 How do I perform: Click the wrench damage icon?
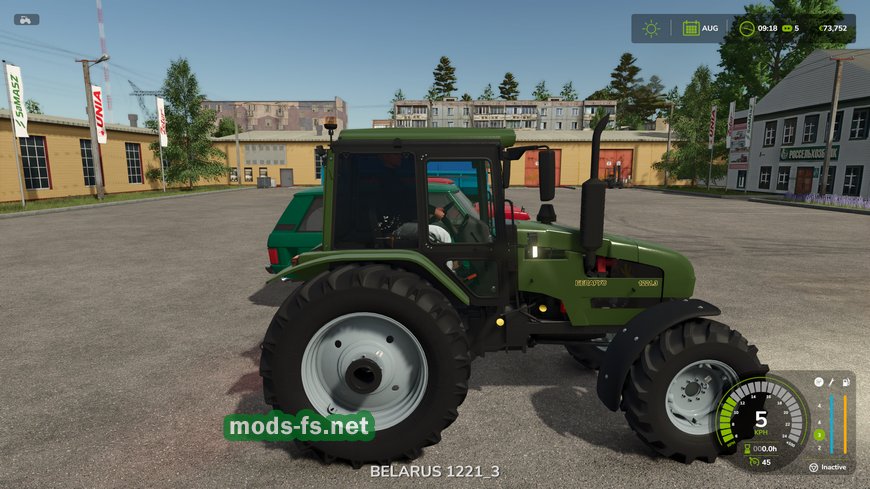pyautogui.click(x=831, y=381)
